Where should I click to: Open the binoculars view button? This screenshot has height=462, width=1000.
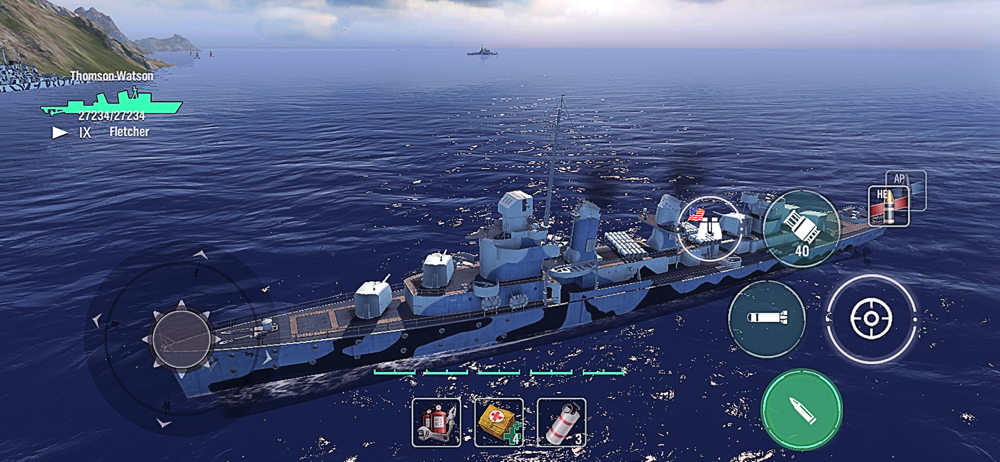pos(709,225)
